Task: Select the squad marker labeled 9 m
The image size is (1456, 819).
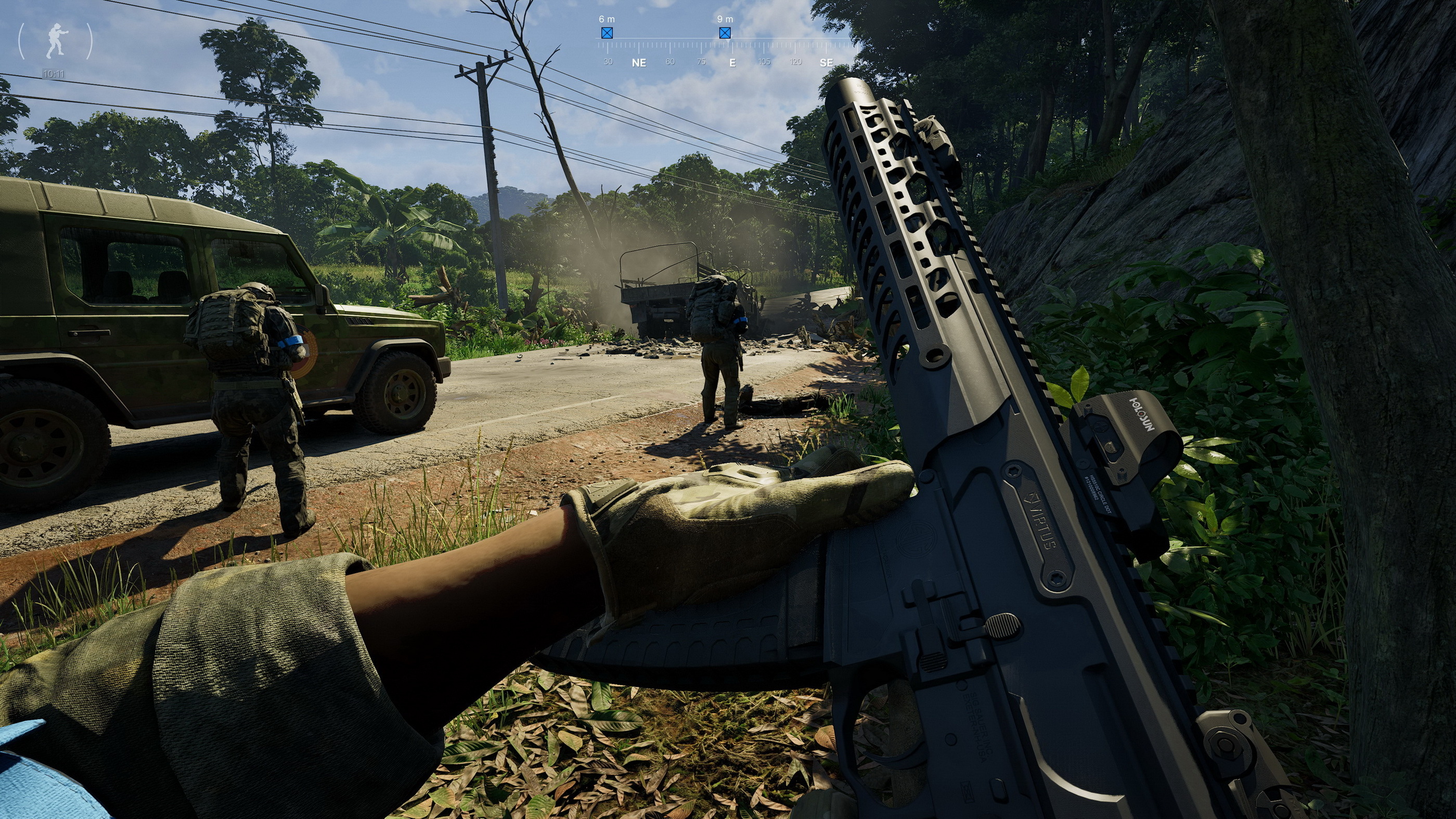Action: (725, 33)
